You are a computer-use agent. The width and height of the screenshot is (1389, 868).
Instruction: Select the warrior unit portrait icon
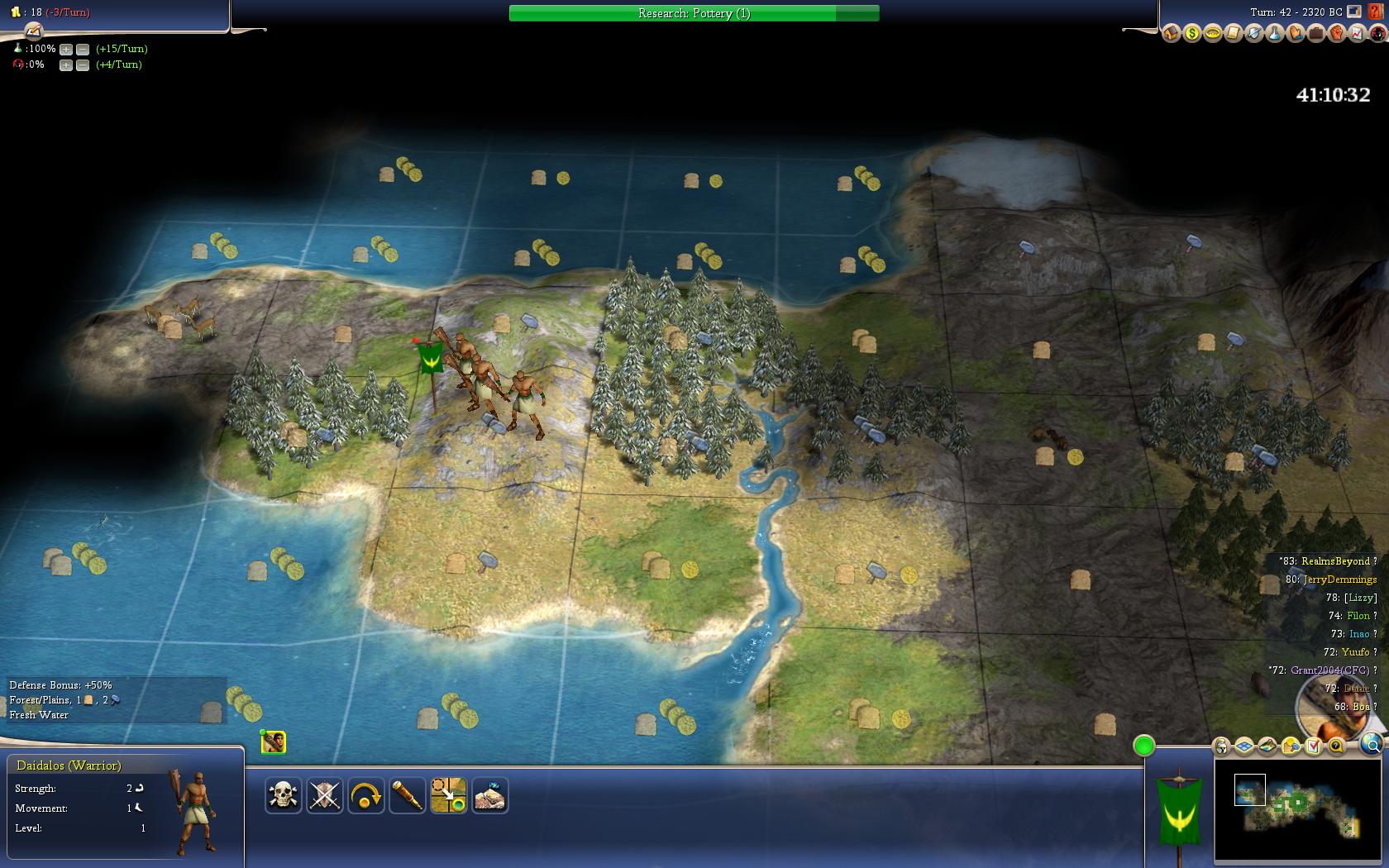click(274, 742)
